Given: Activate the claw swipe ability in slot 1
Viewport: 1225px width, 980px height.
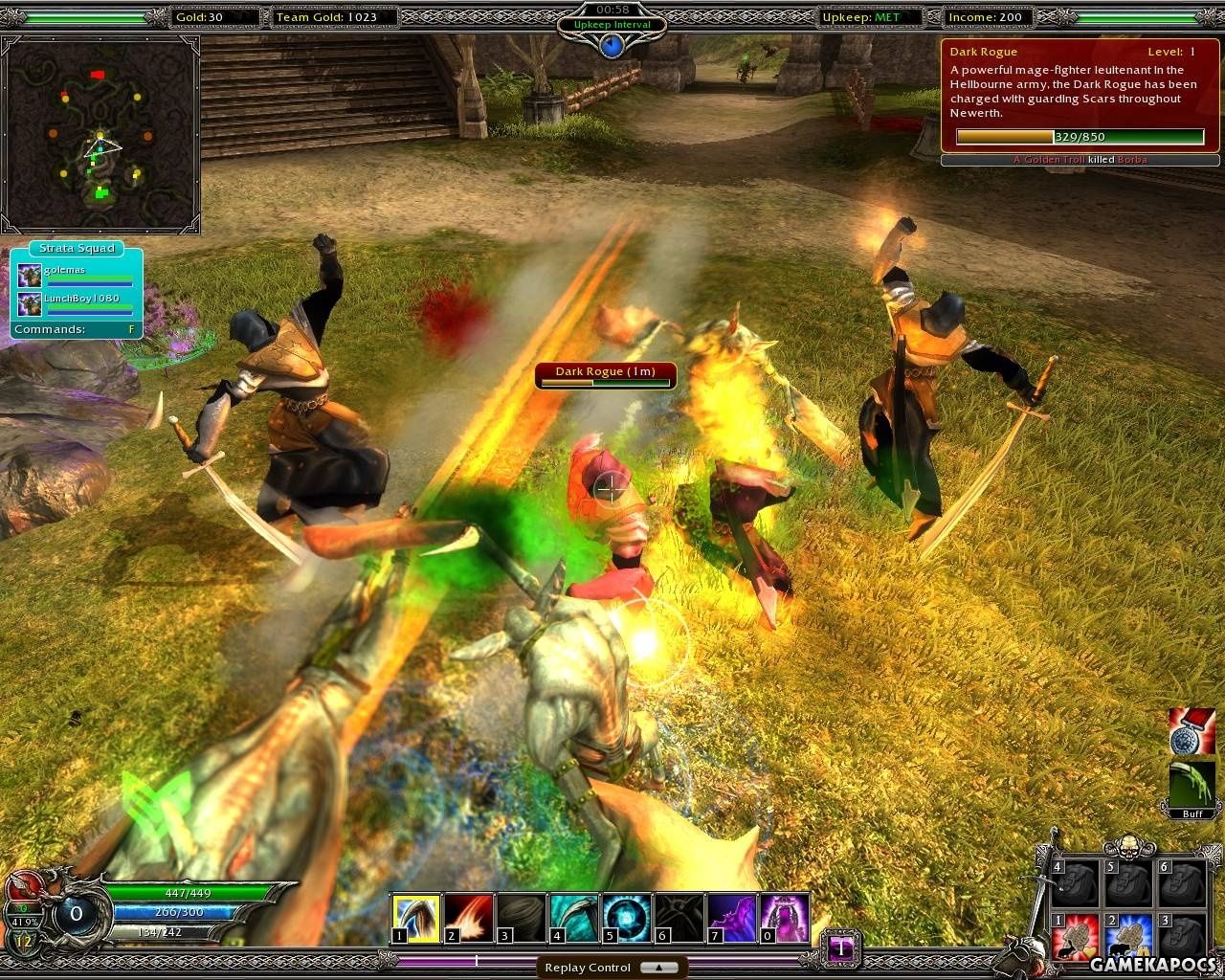Looking at the screenshot, I should pos(416,918).
